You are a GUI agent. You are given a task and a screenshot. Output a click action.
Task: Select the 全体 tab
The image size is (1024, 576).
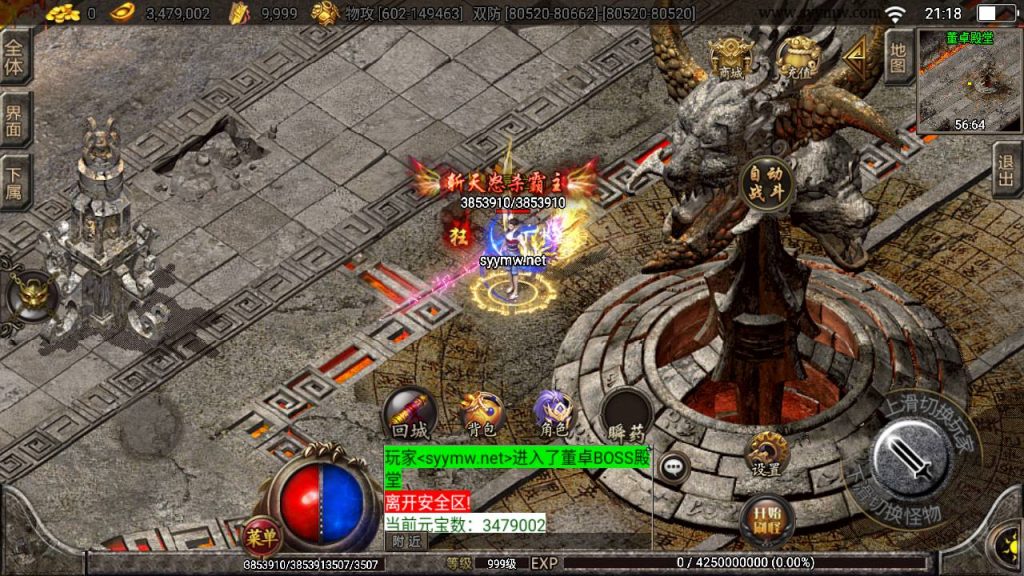pos(14,56)
